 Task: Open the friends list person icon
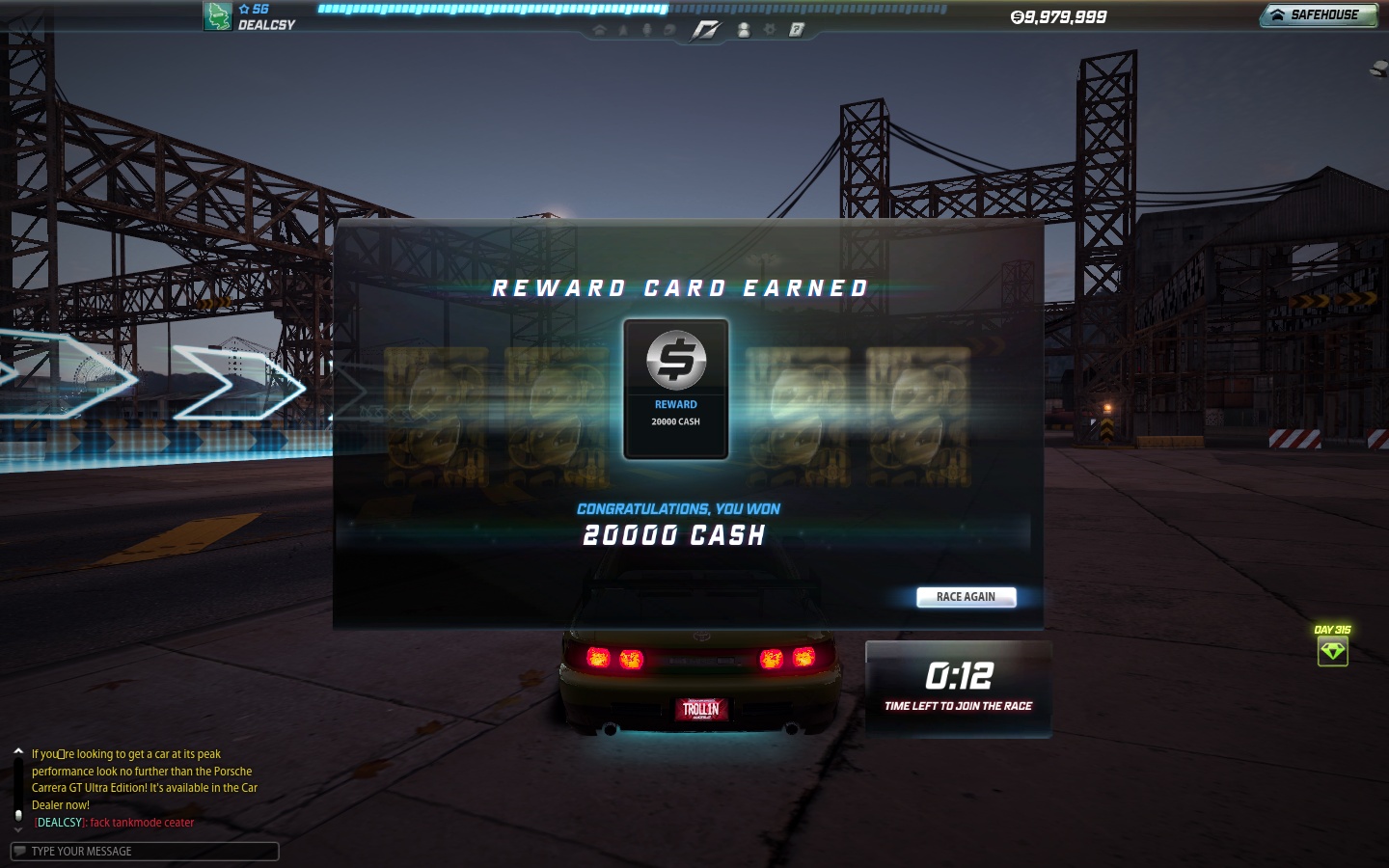744,30
